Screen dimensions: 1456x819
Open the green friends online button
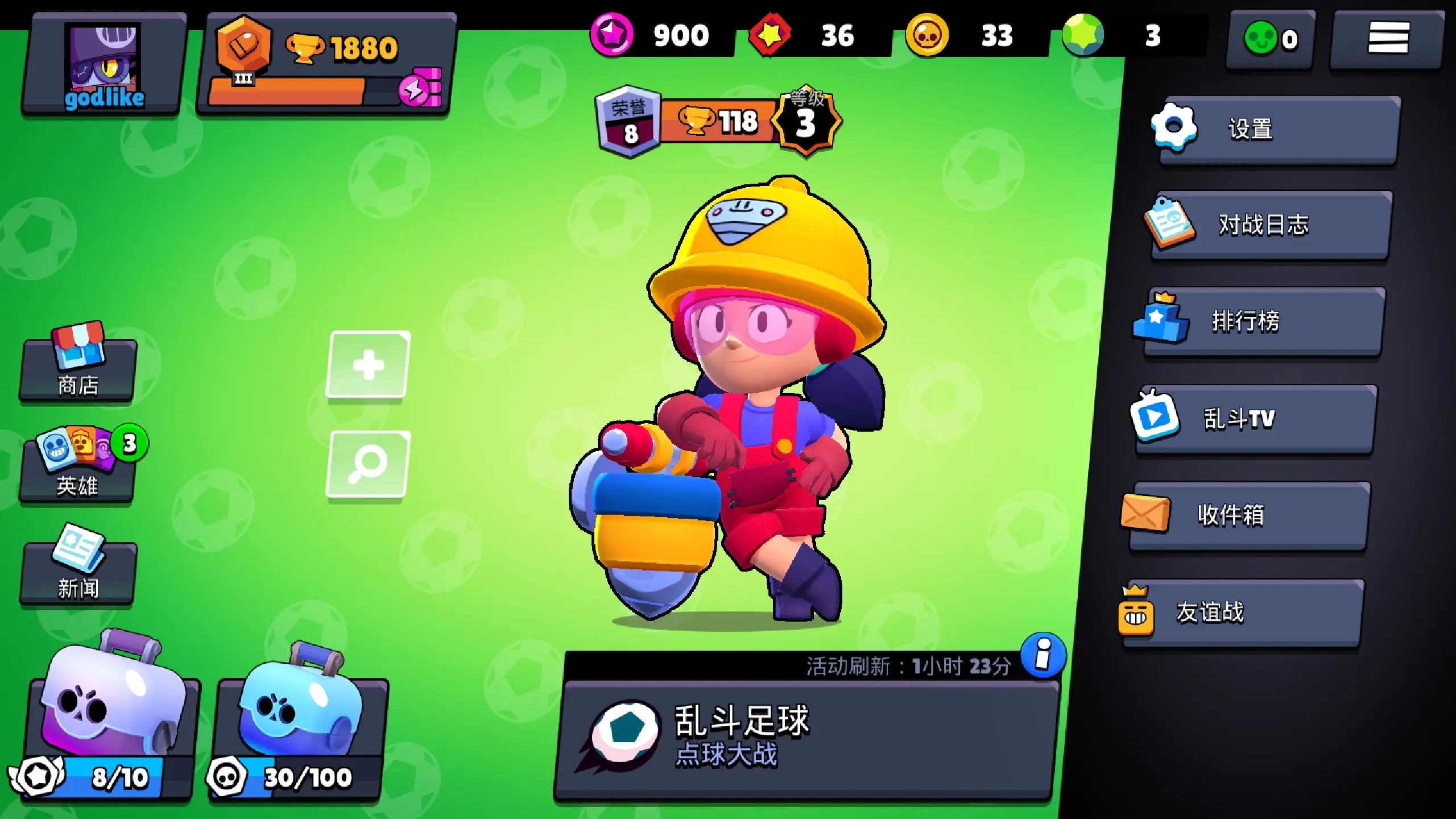(1270, 39)
